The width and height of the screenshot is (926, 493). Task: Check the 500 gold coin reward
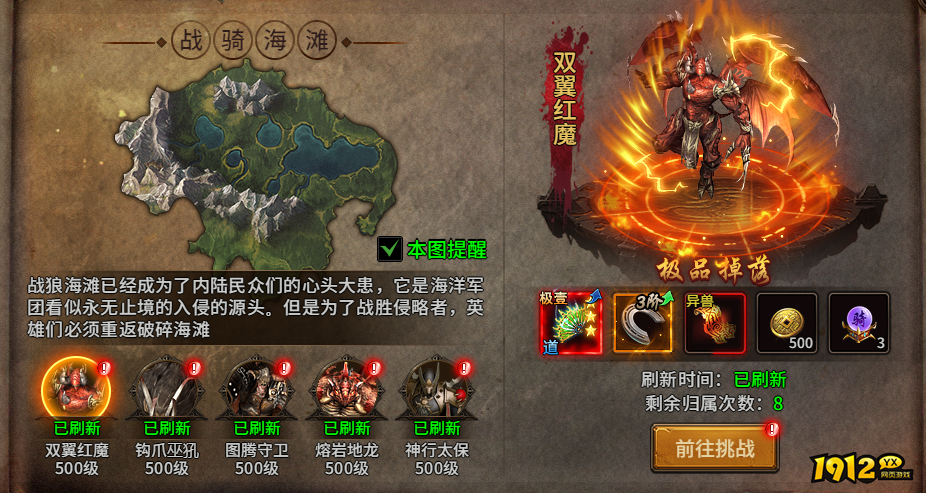787,323
